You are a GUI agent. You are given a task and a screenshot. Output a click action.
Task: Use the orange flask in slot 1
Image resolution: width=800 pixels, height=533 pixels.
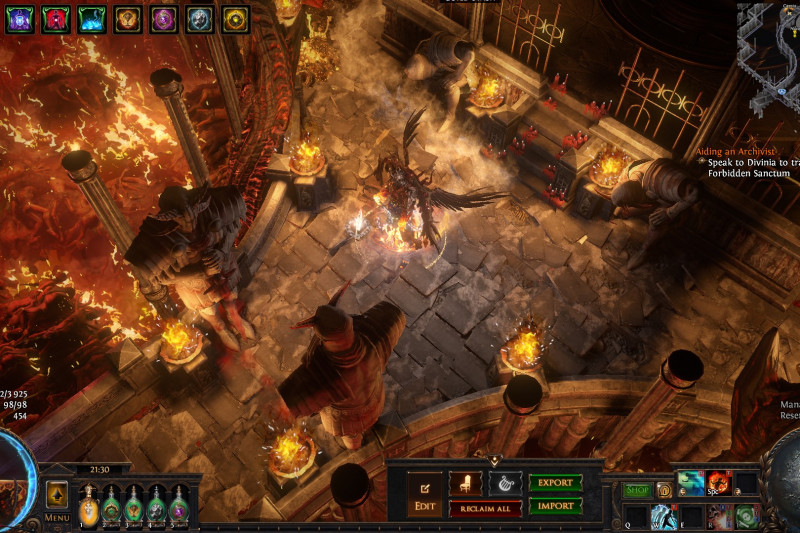pos(89,505)
